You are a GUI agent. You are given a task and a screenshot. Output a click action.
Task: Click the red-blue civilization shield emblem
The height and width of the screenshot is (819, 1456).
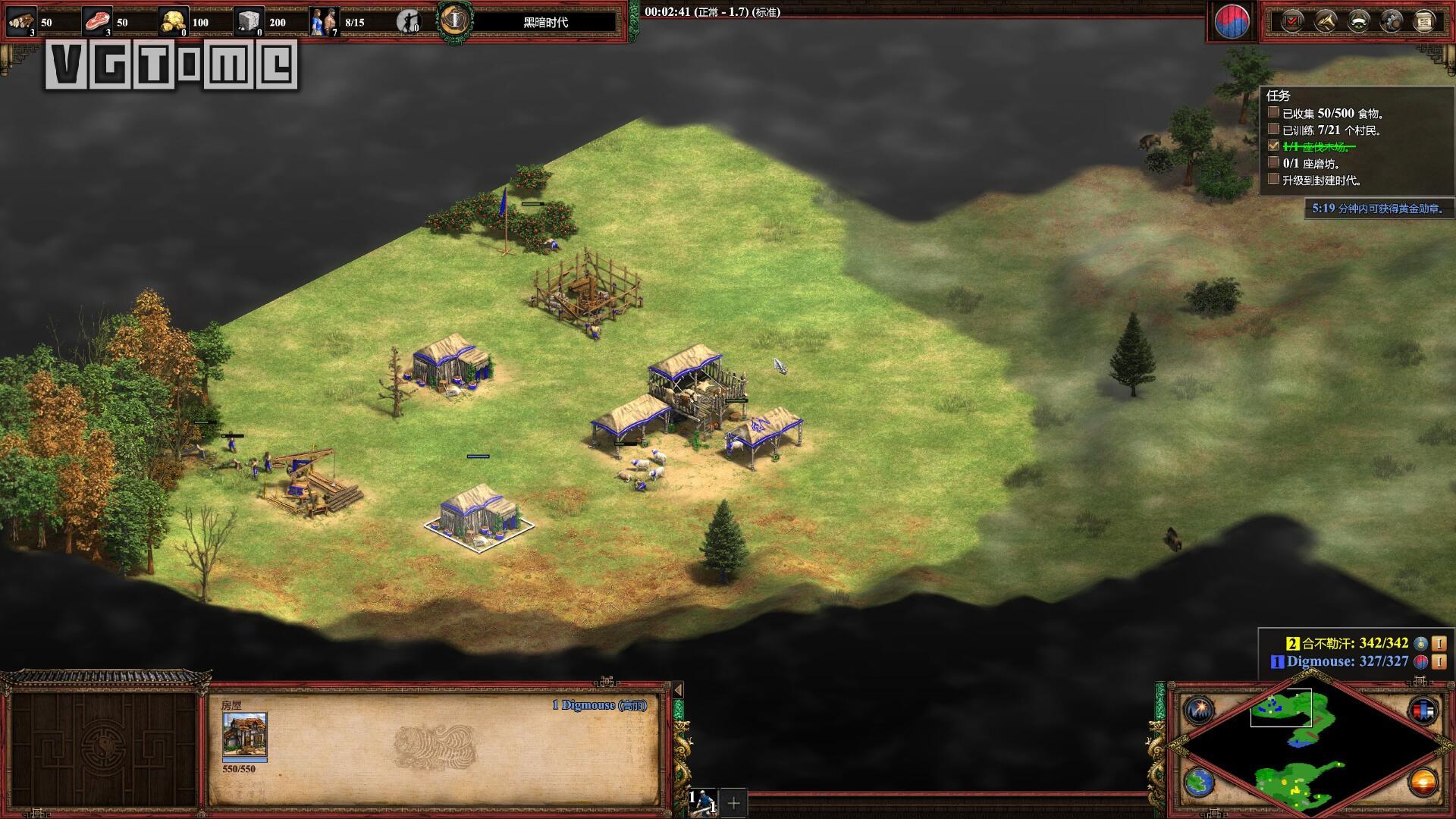click(x=1232, y=22)
